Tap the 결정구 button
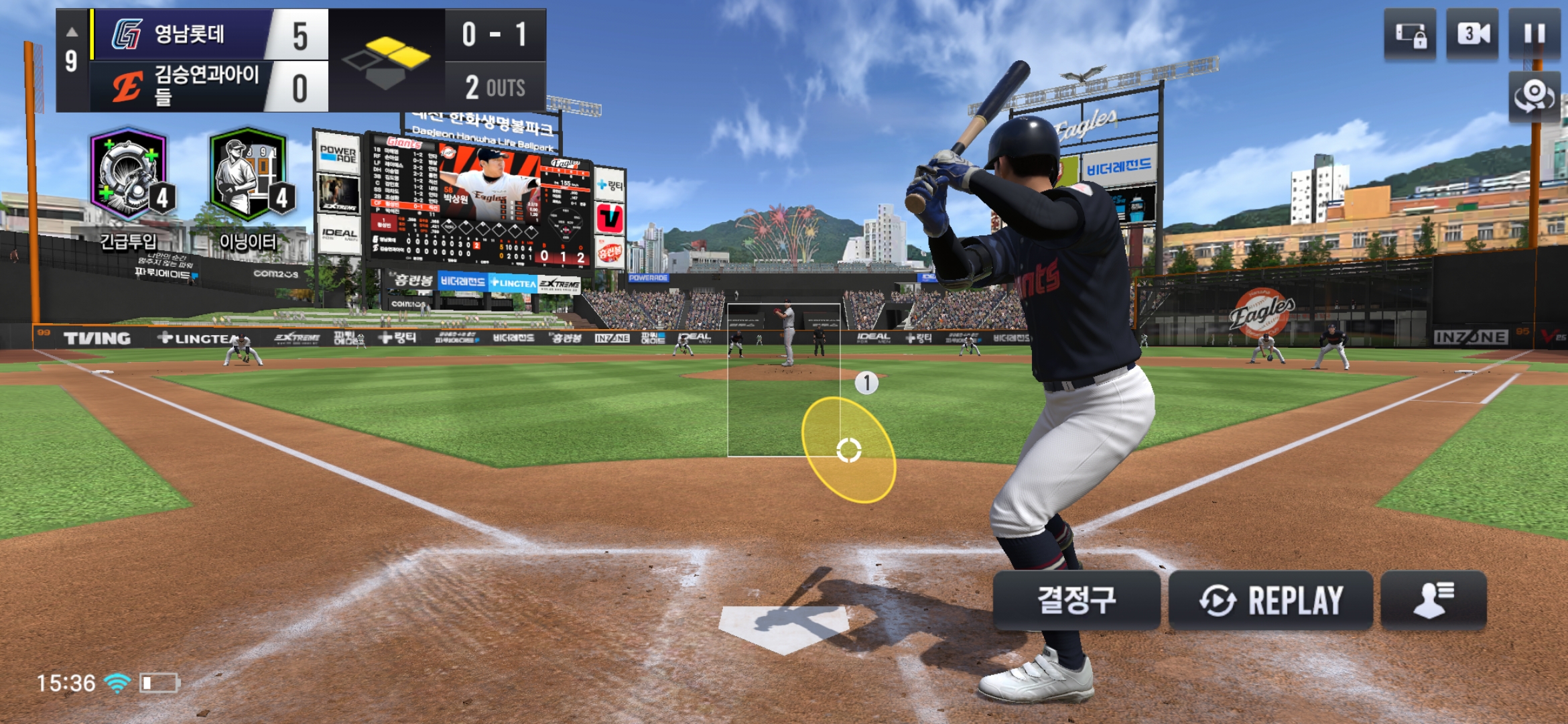Image resolution: width=1568 pixels, height=724 pixels. 1076,600
